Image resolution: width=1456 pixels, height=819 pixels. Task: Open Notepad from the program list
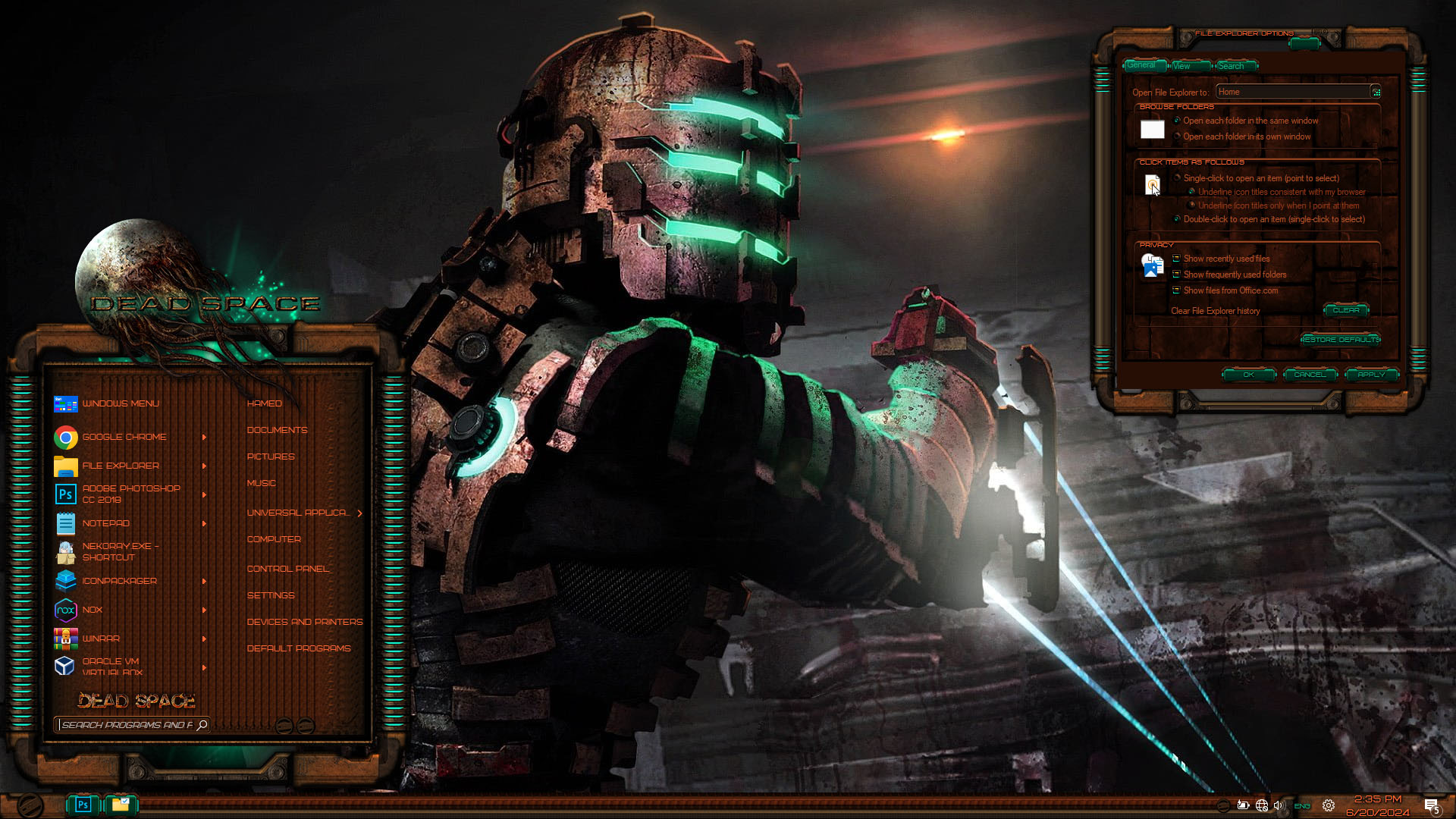[105, 523]
